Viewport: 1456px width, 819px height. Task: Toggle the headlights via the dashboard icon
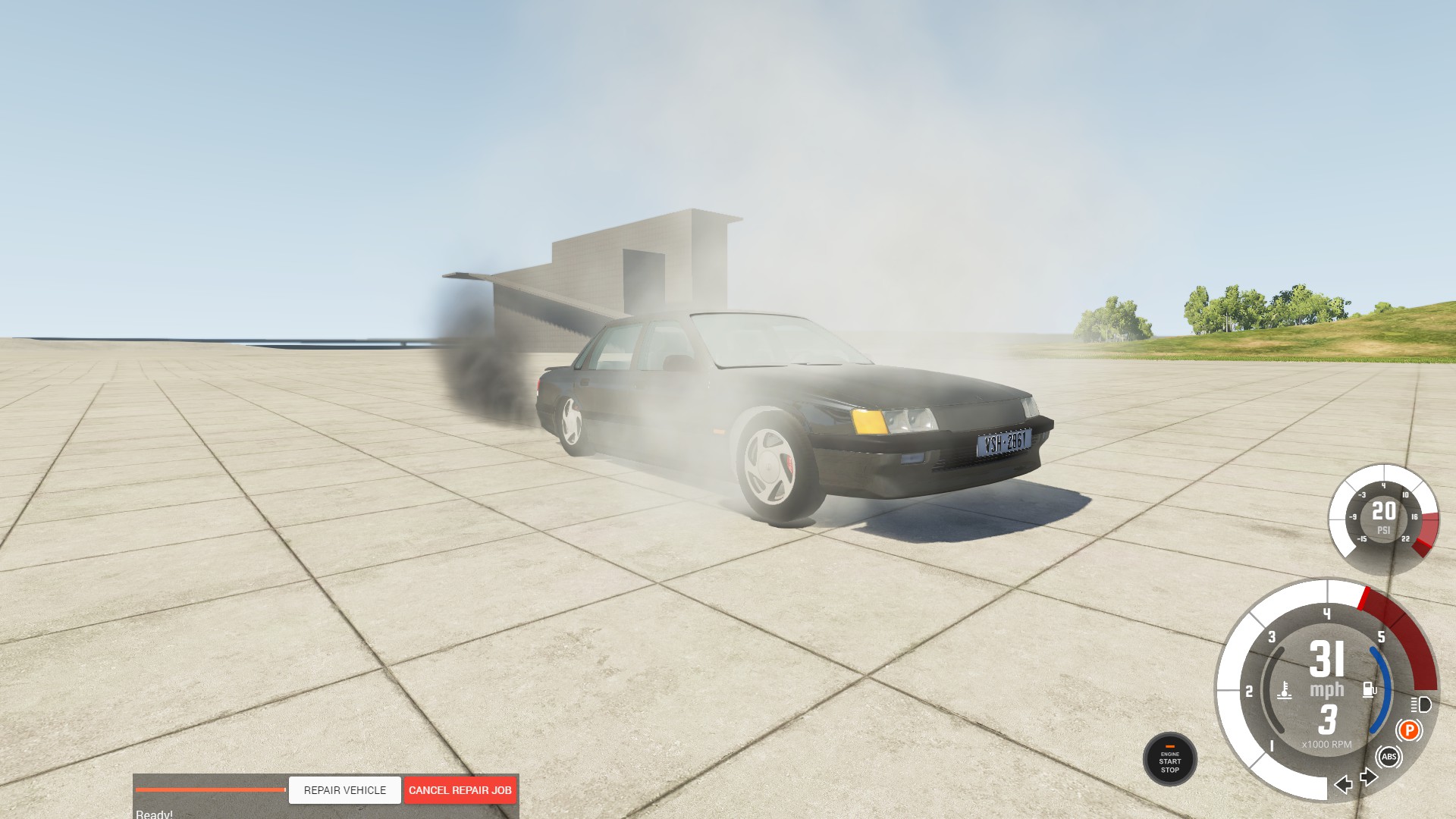tap(1423, 705)
